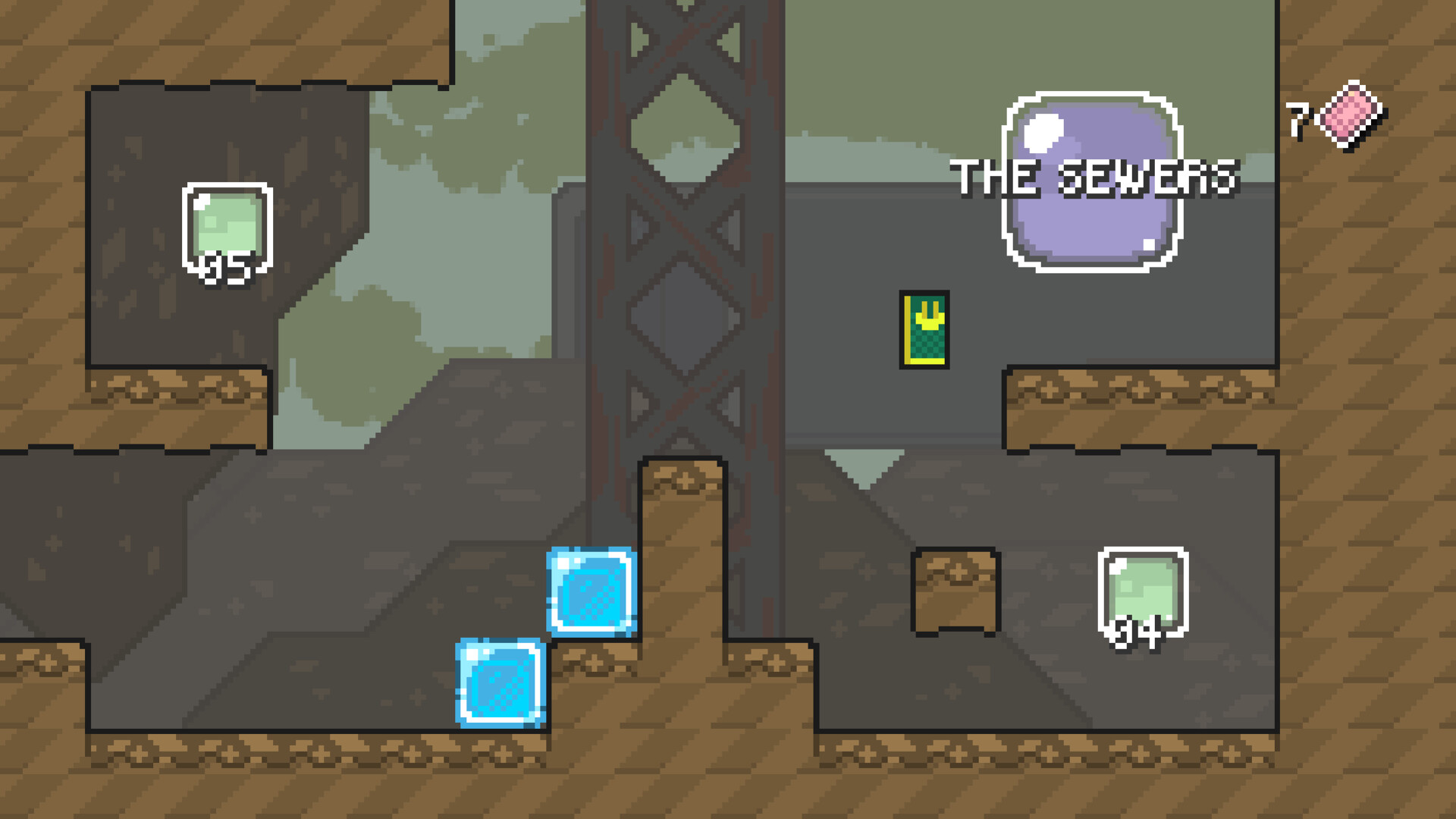Screen dimensions: 1456x819
Task: Select the green door with plug symbol
Action: click(x=924, y=329)
